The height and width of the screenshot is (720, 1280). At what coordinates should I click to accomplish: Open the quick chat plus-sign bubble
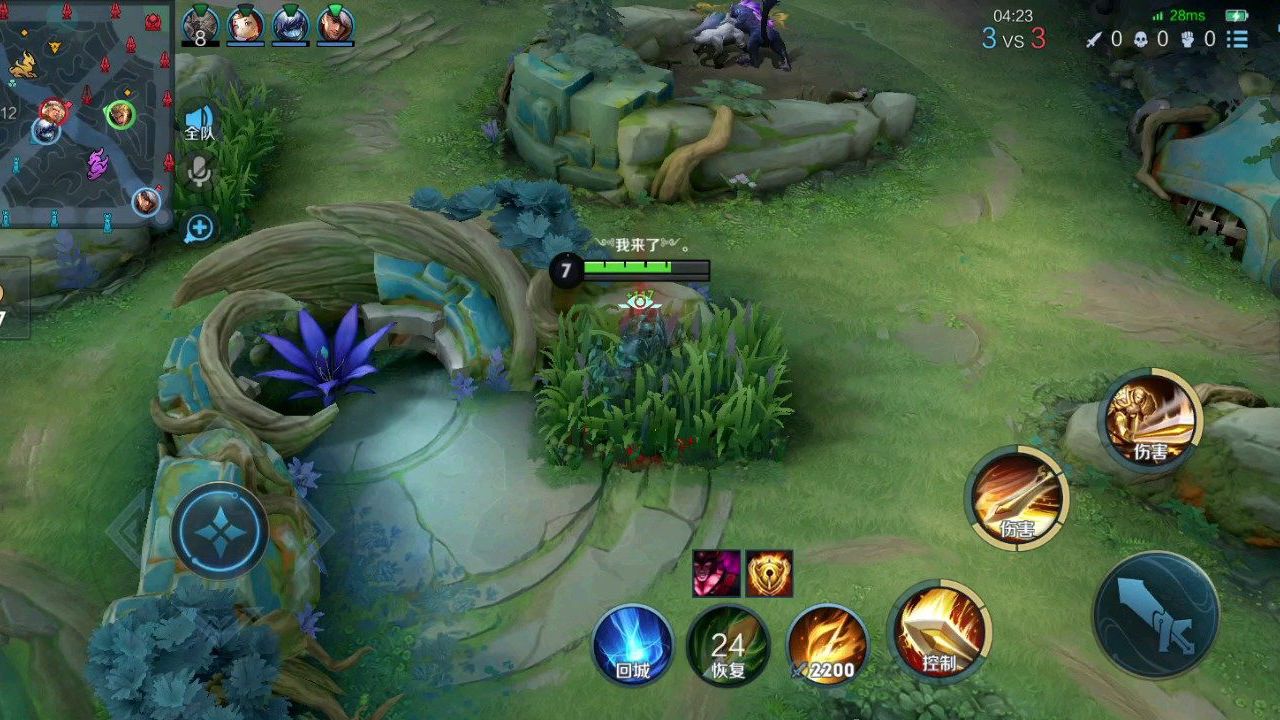coord(199,228)
